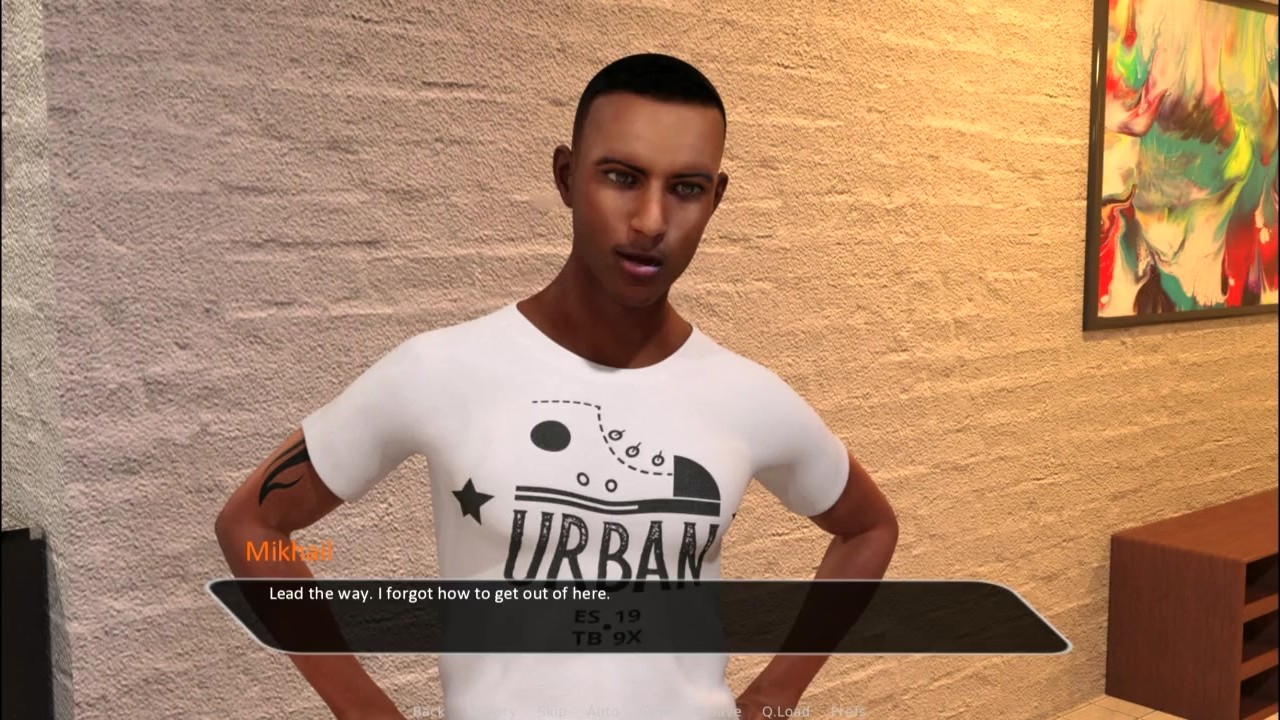Go Back in the quick menu
This screenshot has width=1280, height=720.
tap(428, 711)
